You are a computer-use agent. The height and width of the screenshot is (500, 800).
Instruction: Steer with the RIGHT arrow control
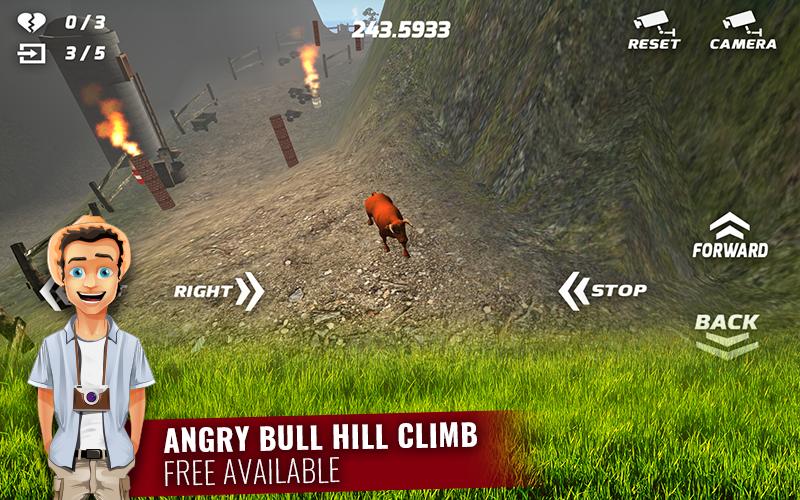pyautogui.click(x=219, y=291)
